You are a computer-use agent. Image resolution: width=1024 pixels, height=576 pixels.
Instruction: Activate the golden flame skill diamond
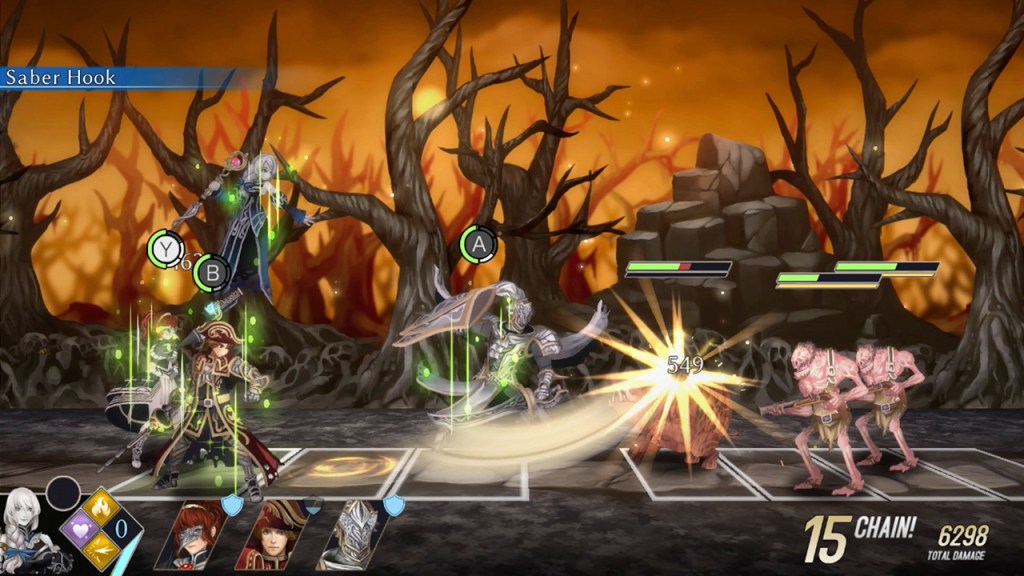pyautogui.click(x=101, y=508)
